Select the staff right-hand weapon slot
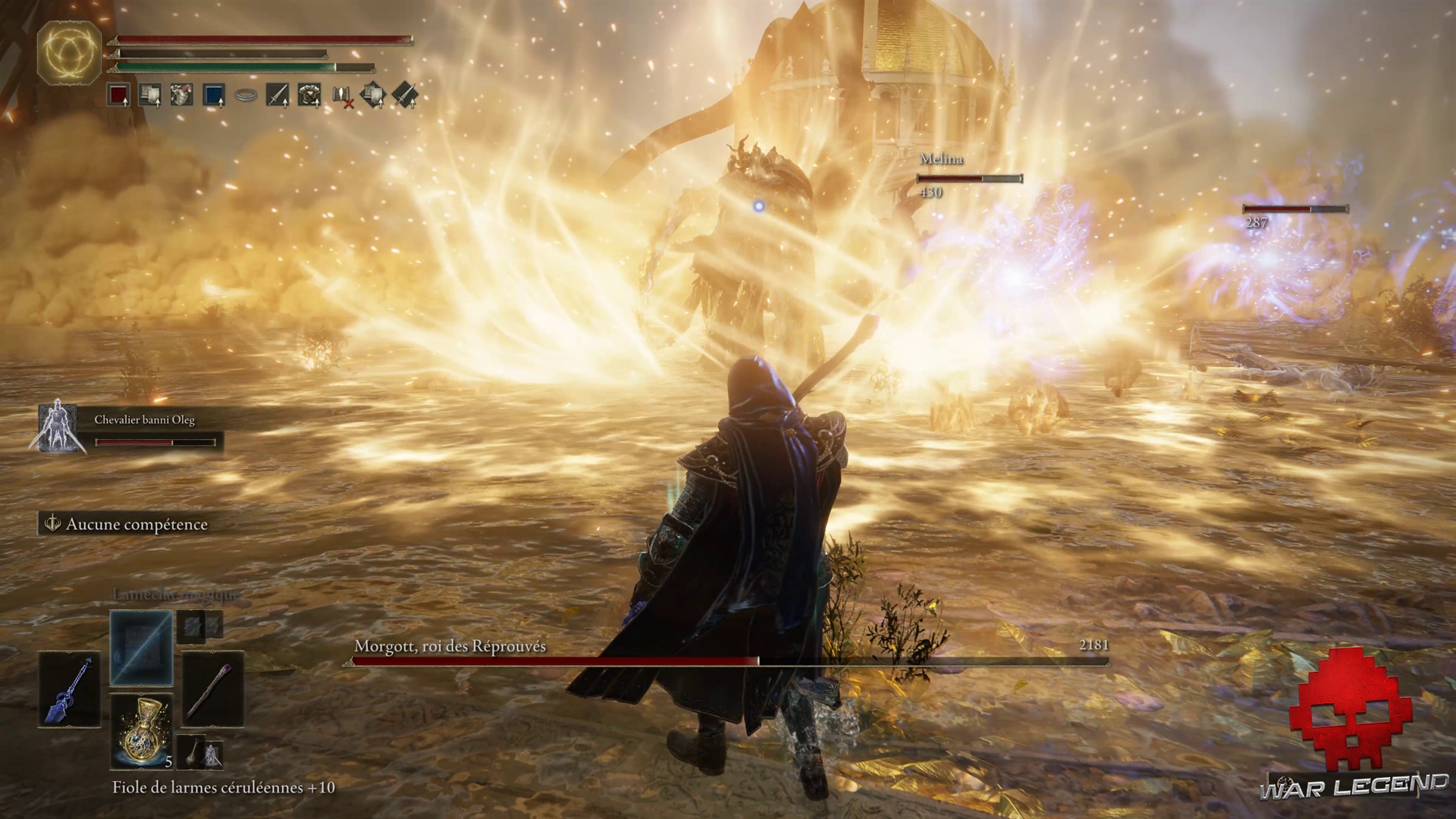 click(x=212, y=689)
